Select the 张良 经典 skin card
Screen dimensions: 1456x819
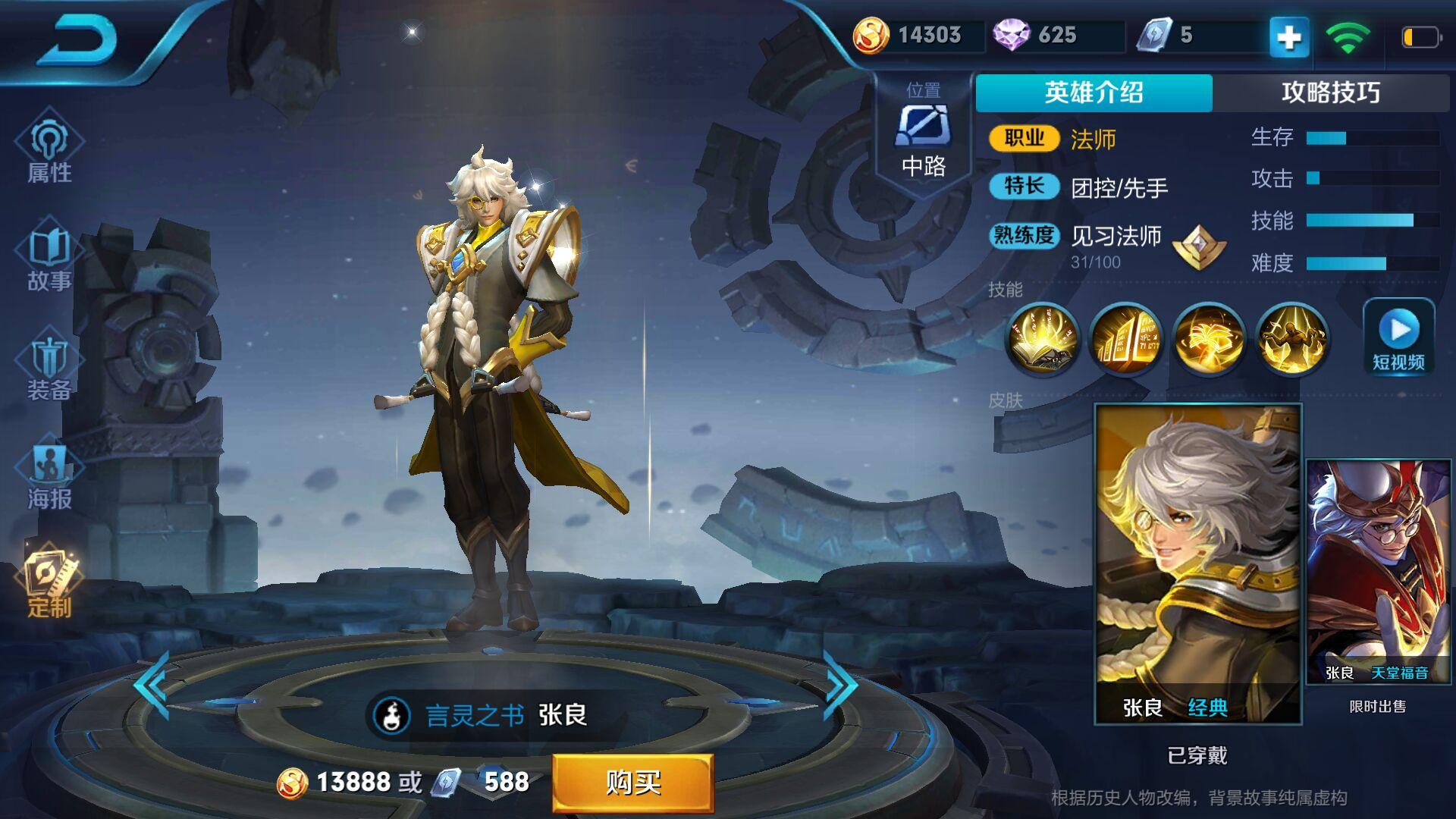pyautogui.click(x=1197, y=563)
